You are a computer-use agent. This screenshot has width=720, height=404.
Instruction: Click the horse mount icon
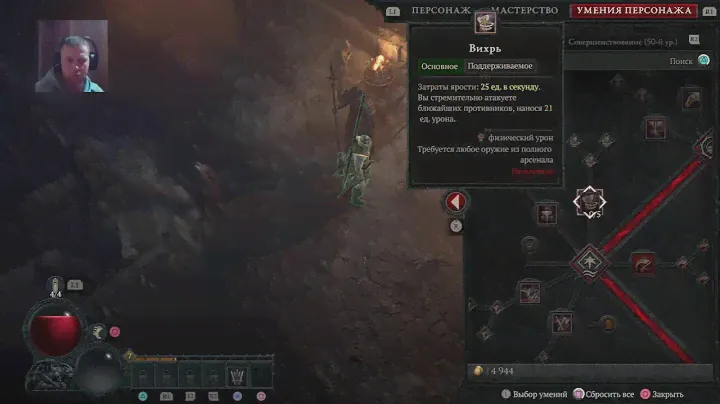[x=98, y=332]
